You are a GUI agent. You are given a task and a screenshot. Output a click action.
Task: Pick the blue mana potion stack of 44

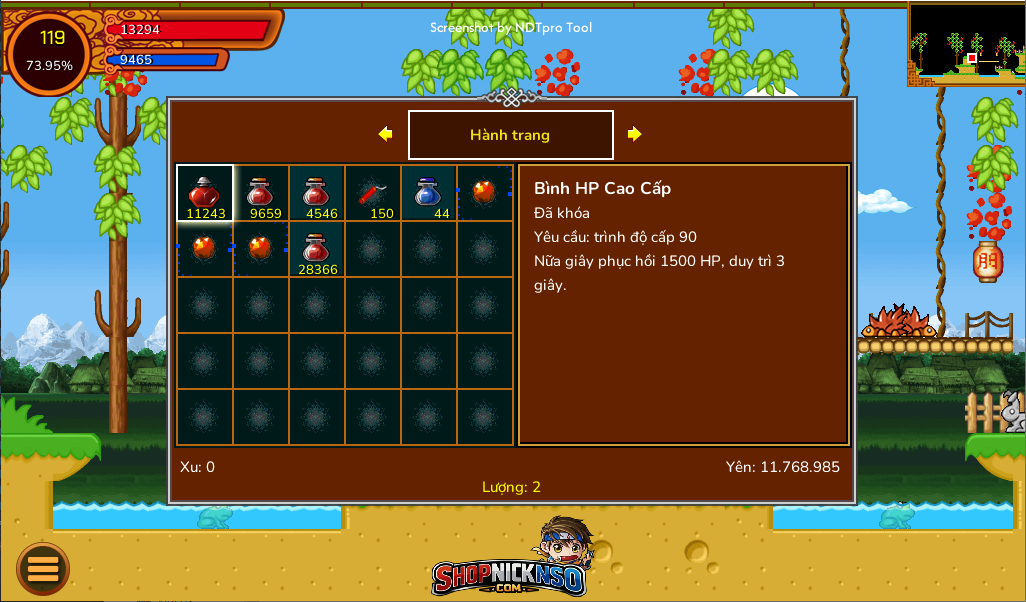click(x=429, y=193)
